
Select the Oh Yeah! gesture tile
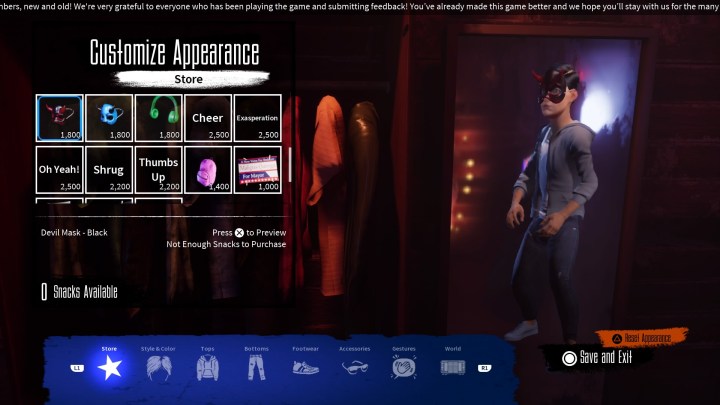click(x=60, y=170)
